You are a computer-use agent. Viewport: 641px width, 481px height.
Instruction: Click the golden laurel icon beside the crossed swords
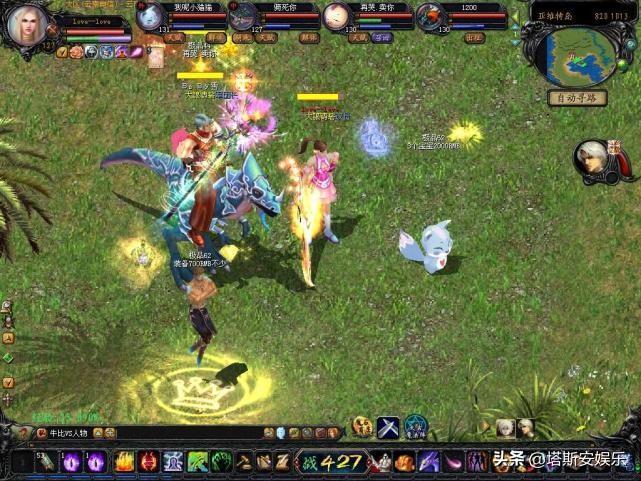(363, 427)
